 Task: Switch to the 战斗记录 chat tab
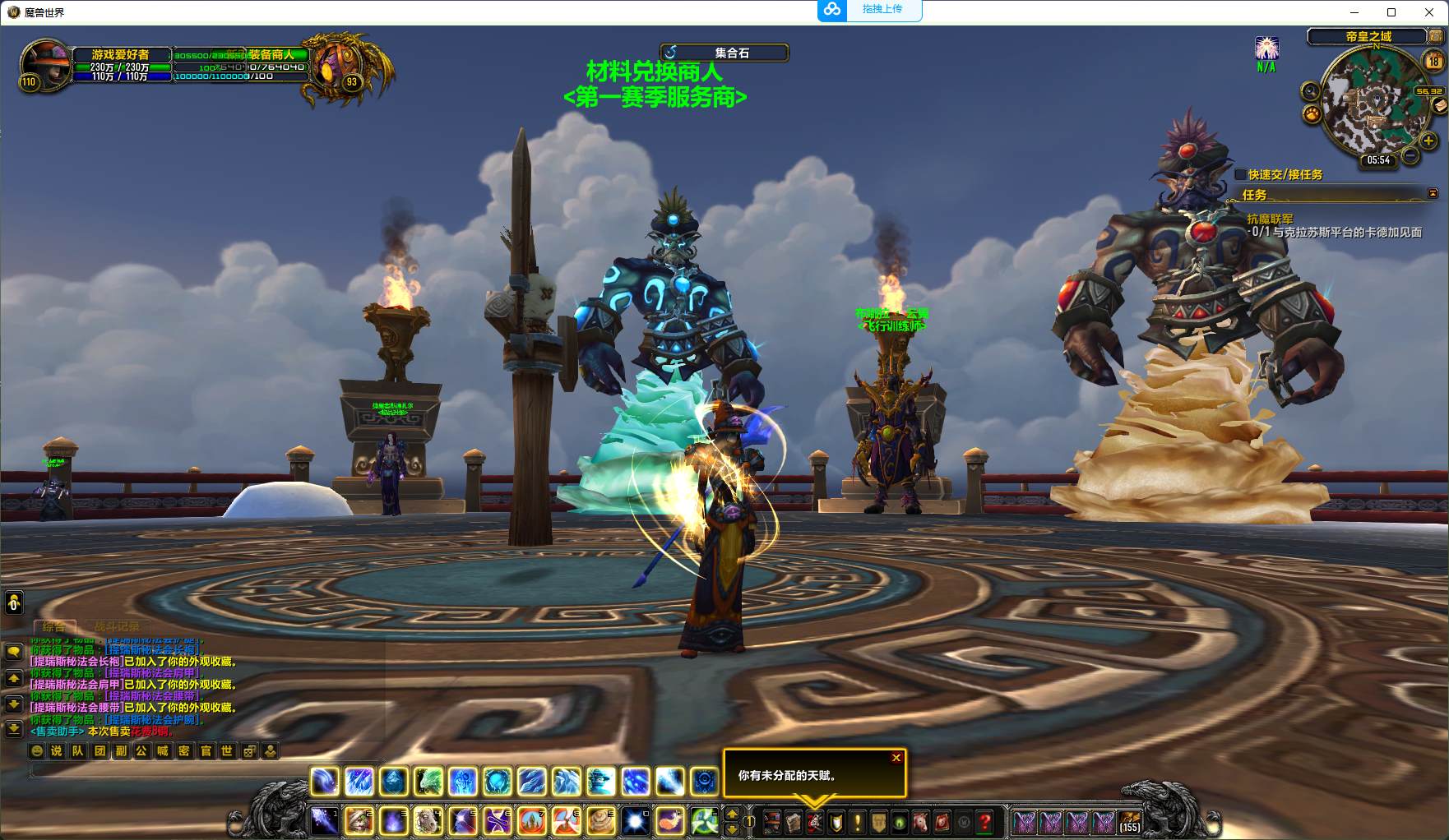pyautogui.click(x=117, y=626)
